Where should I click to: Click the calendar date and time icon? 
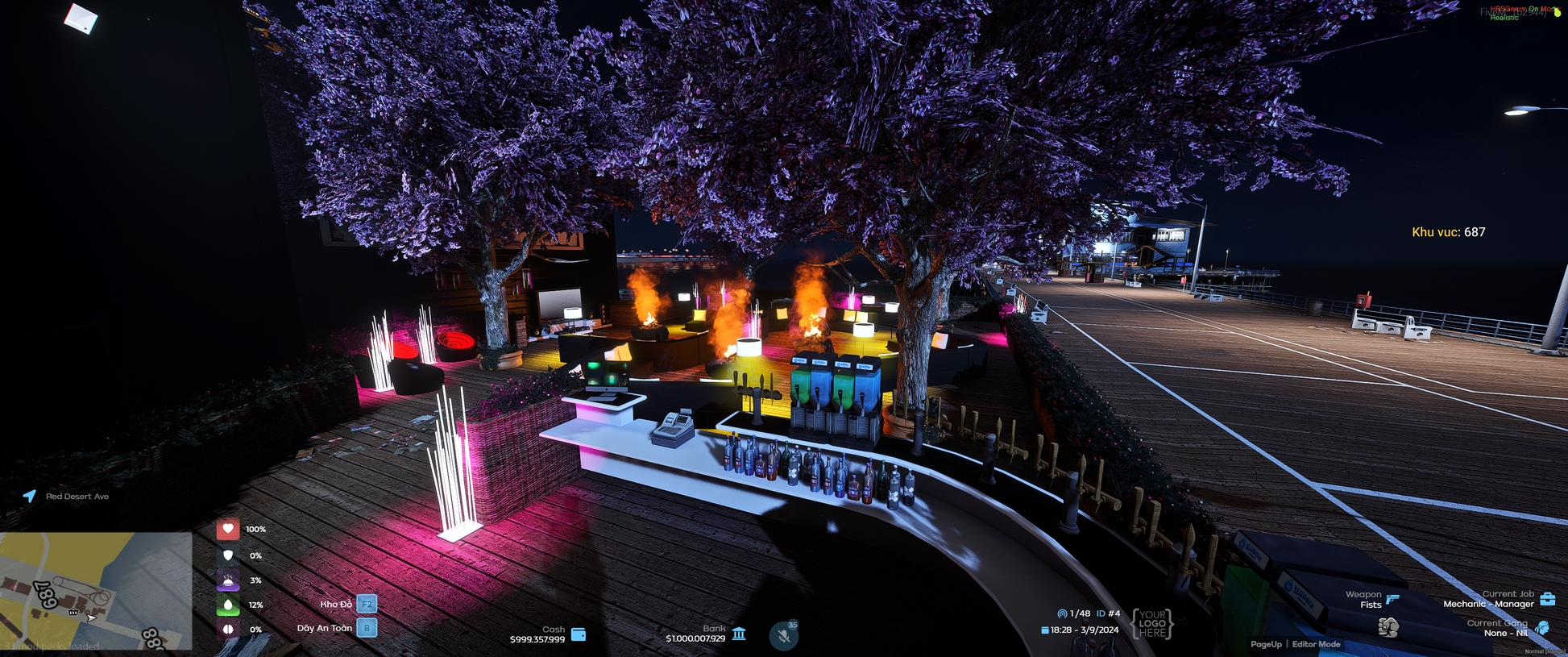(x=1045, y=630)
